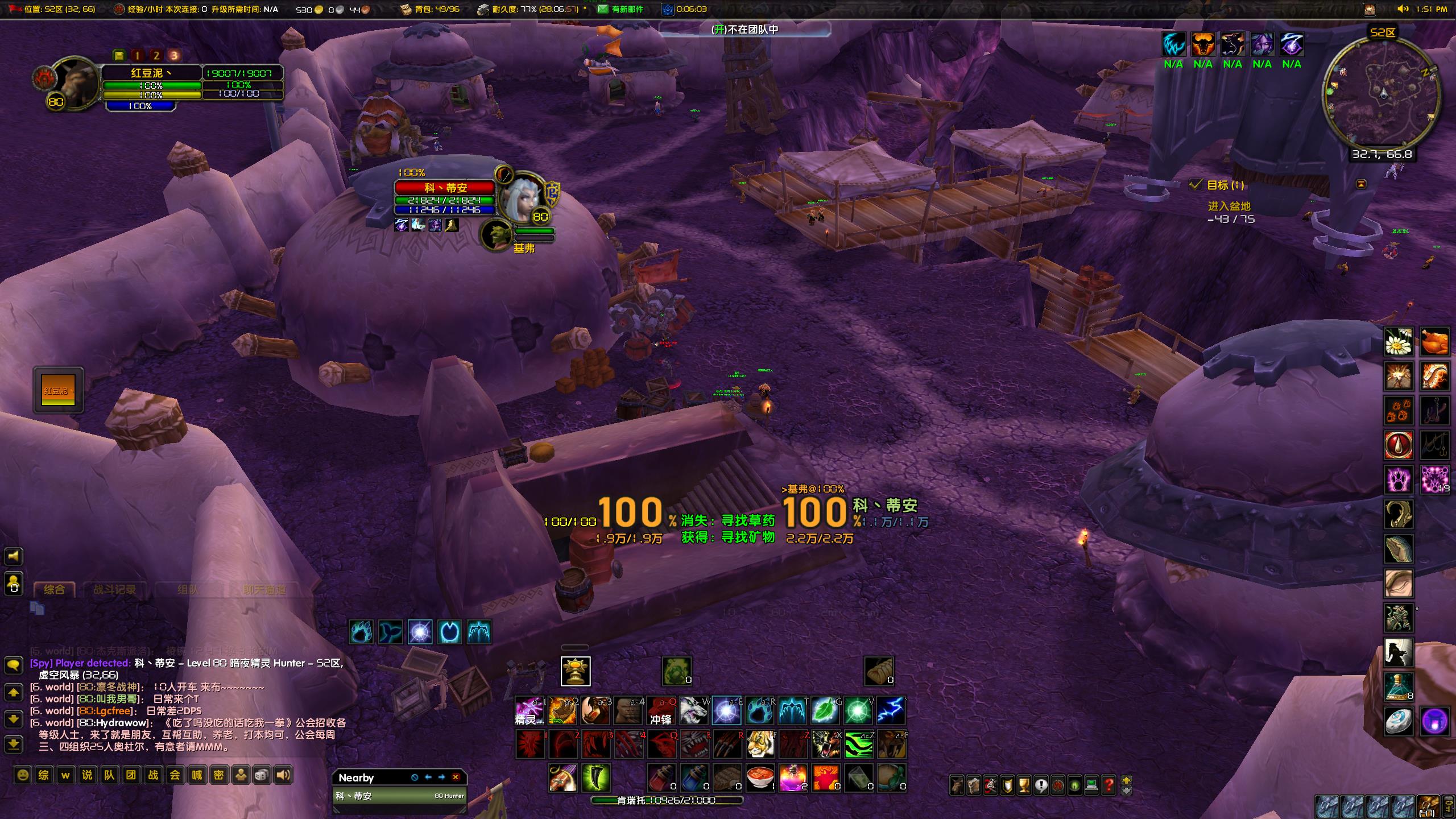The height and width of the screenshot is (819, 1456).
Task: Activate the 冲锋 charge ability
Action: click(x=661, y=711)
